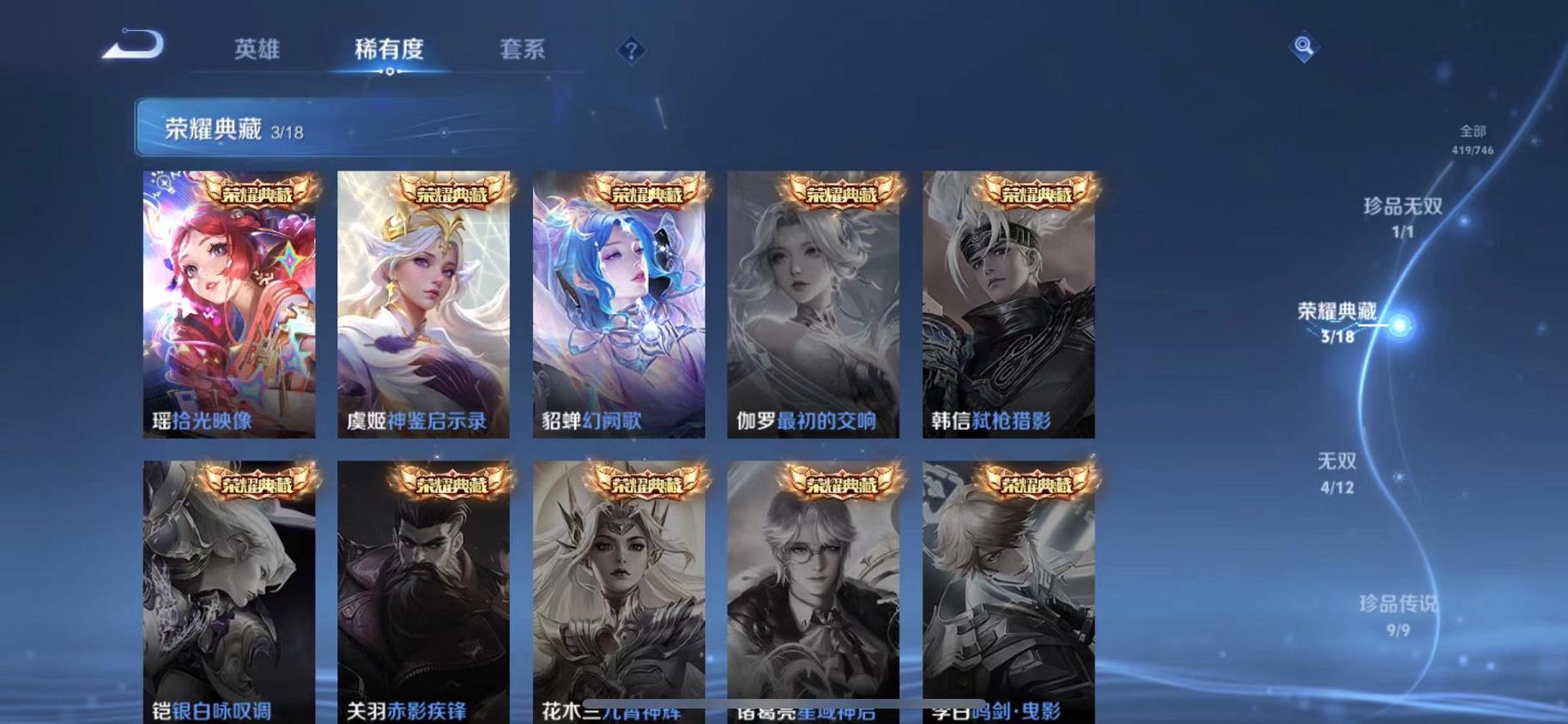
Task: Switch to the 英雄 tab
Action: [257, 50]
